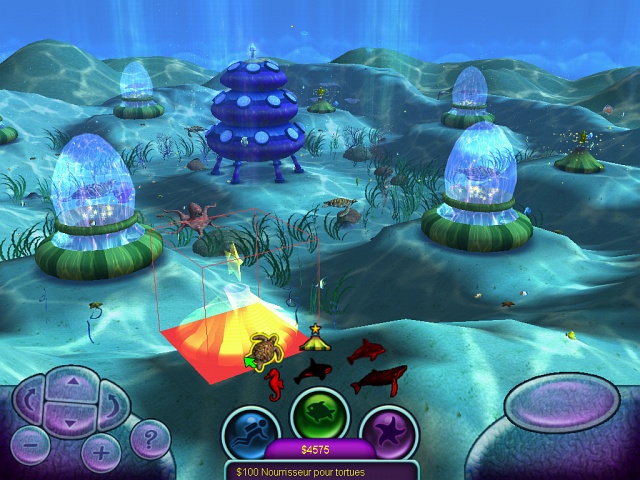Screen dimensions: 640x480
Task: Select the star-topped tent icon
Action: 315,338
